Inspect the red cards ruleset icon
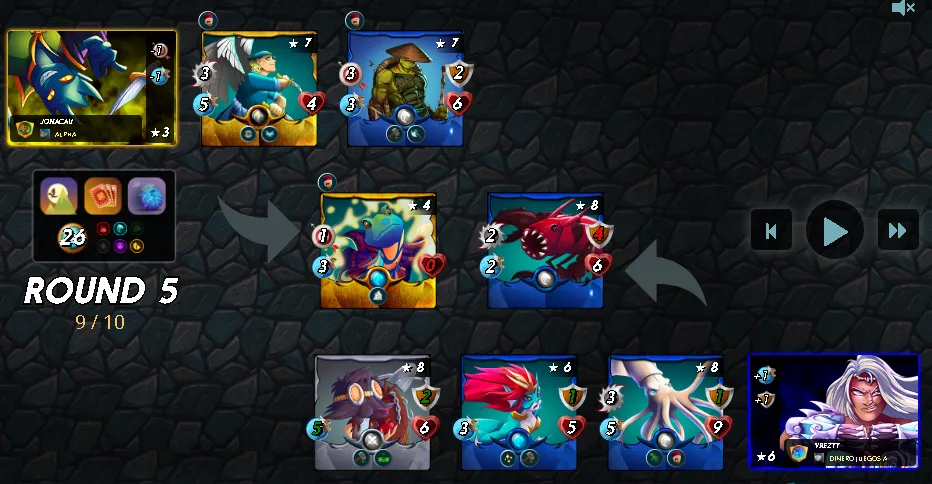Image resolution: width=932 pixels, height=484 pixels. tap(103, 196)
